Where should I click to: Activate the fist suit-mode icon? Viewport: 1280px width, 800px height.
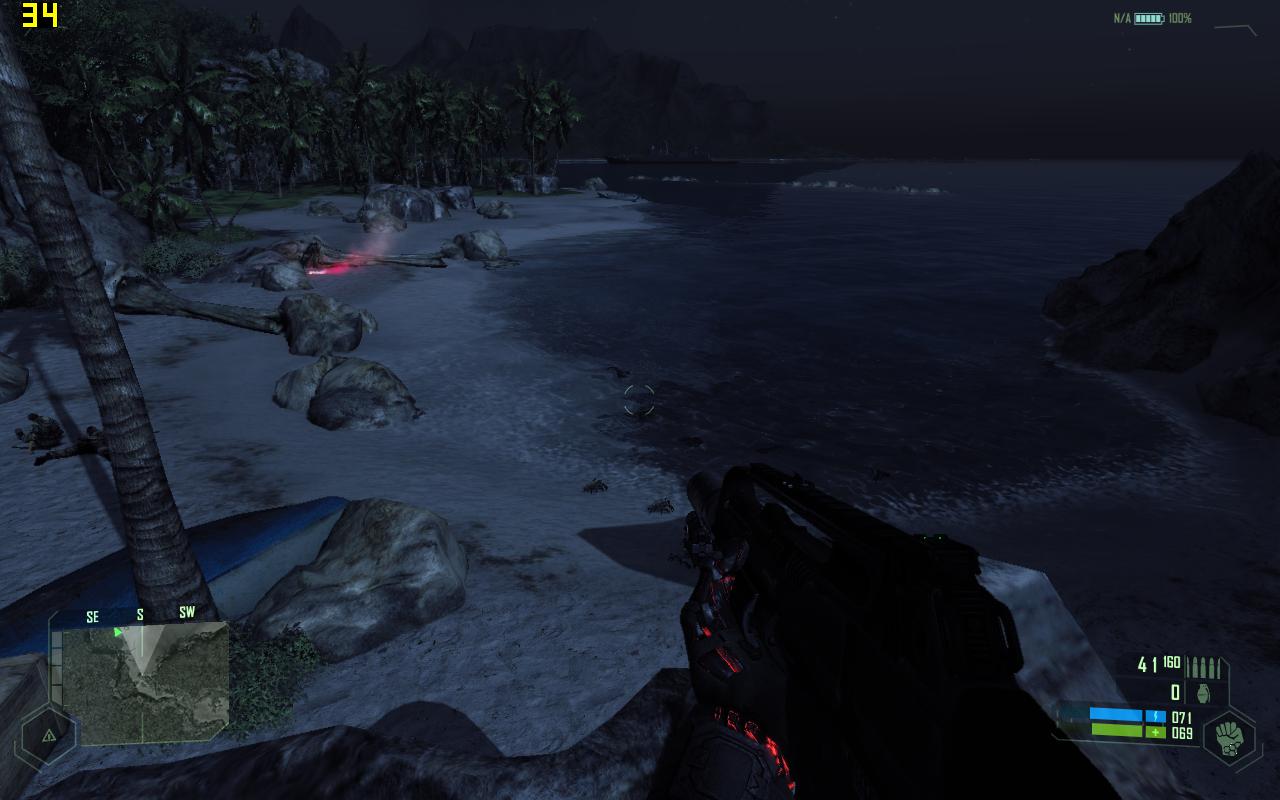(1227, 737)
